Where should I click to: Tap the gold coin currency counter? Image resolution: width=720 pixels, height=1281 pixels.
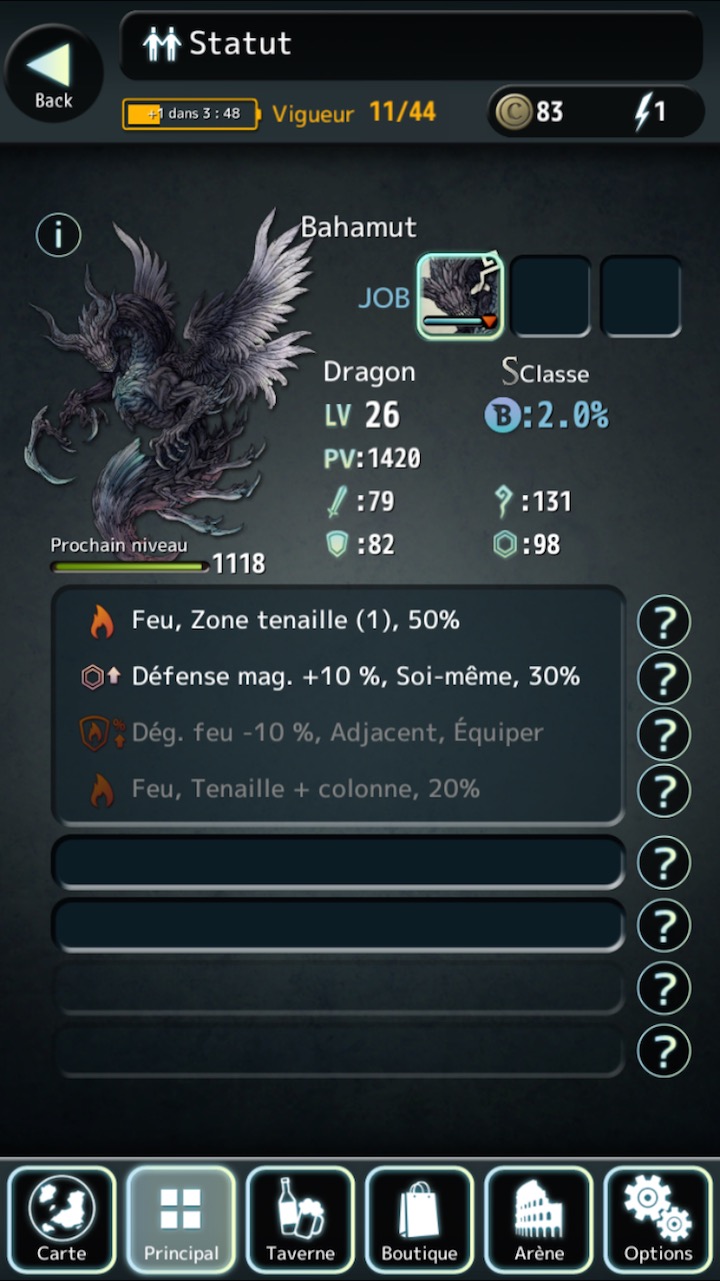click(x=532, y=112)
